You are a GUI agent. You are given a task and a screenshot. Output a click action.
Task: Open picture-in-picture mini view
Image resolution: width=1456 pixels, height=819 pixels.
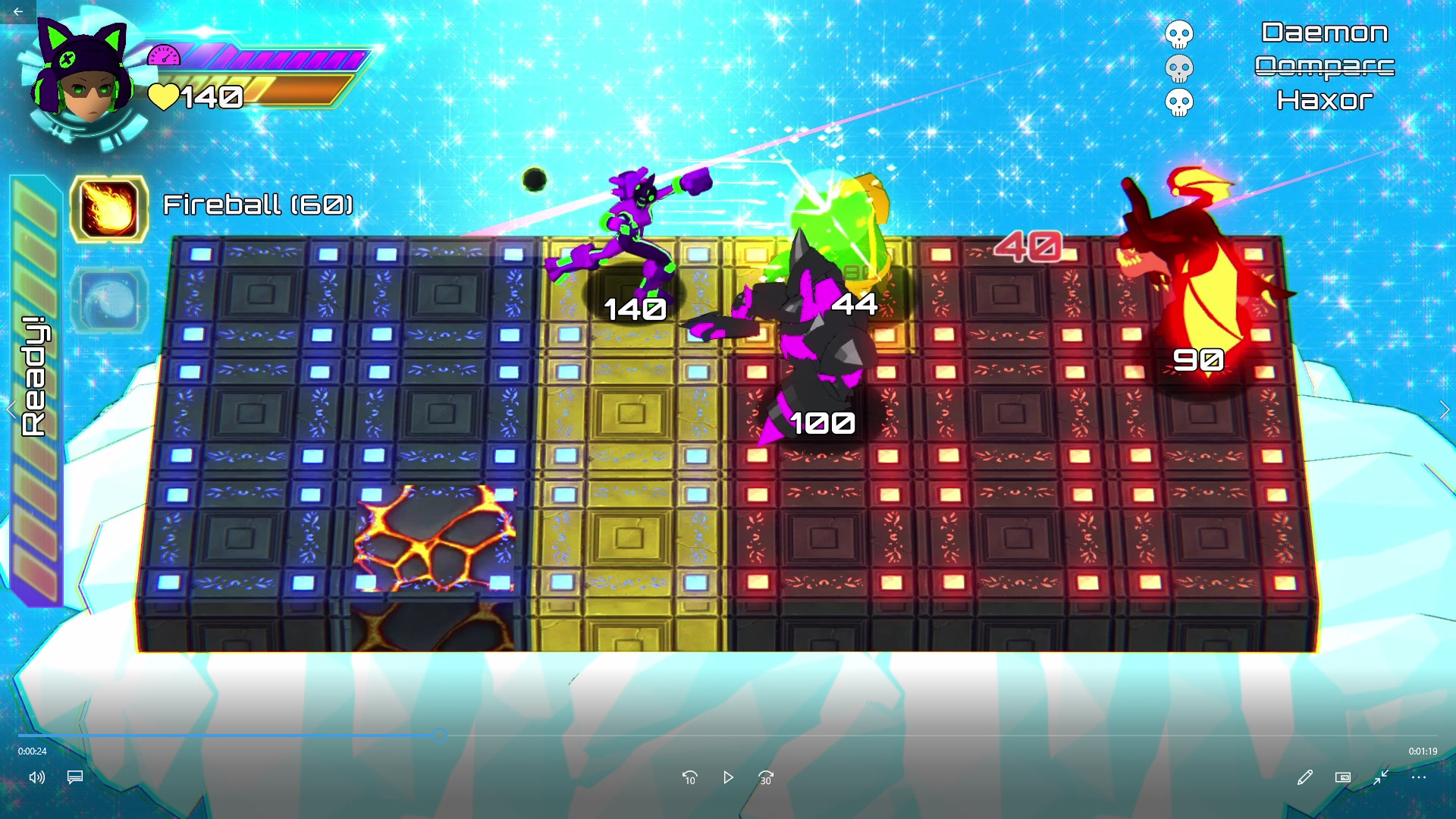coord(1342,777)
